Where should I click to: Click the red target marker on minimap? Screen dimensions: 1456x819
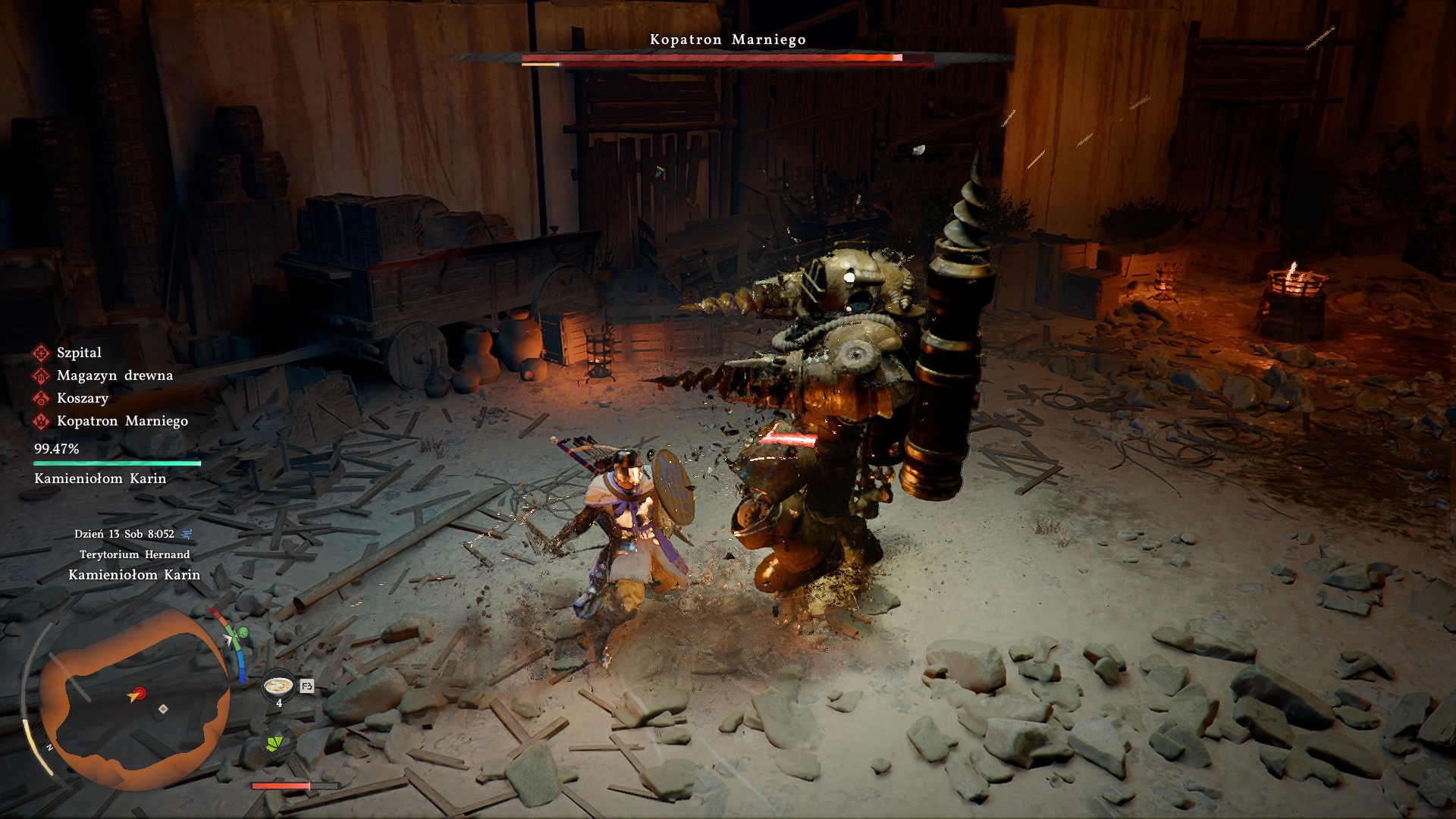click(x=138, y=693)
